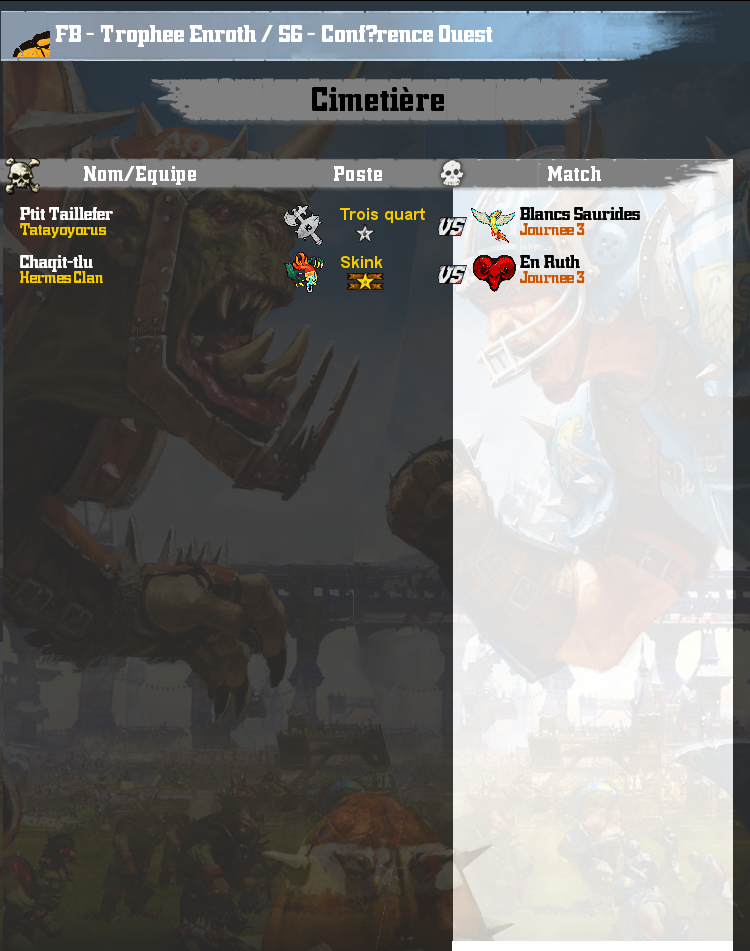Image resolution: width=750 pixels, height=951 pixels.
Task: Click the Hermes Clan lizard team logo
Action: pos(304,271)
